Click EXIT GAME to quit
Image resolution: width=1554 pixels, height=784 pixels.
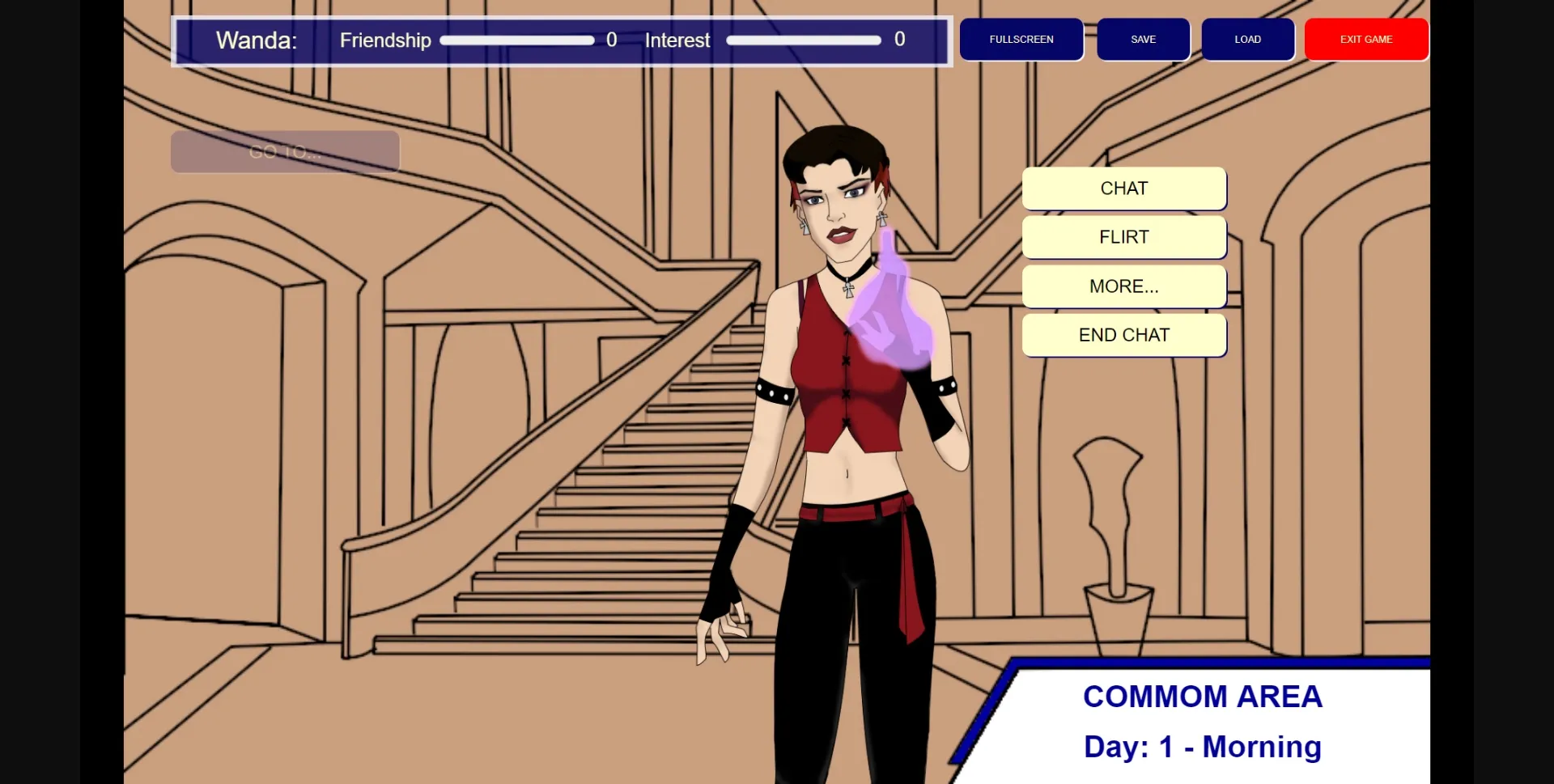[1365, 39]
